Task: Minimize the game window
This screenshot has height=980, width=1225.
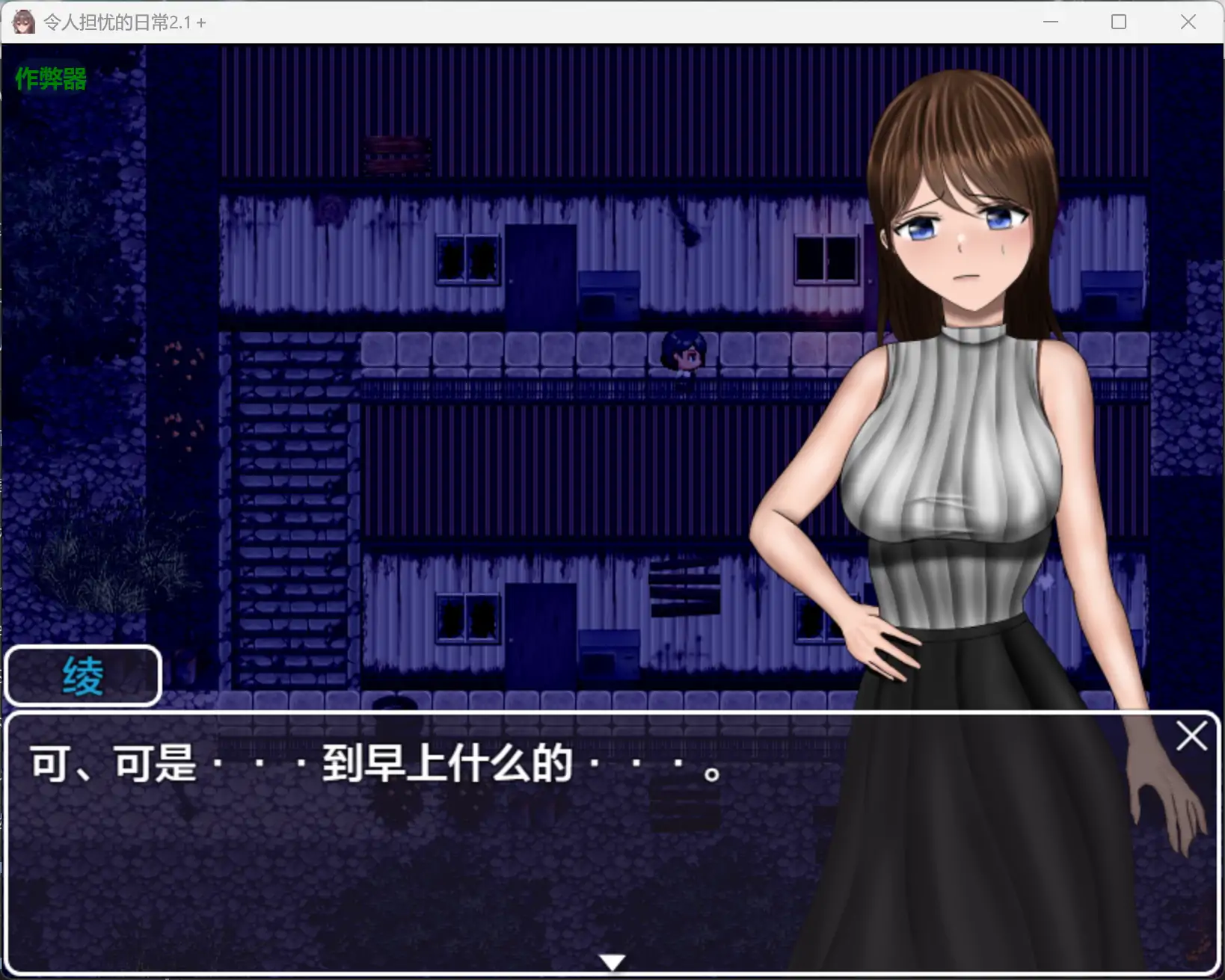Action: pos(1050,22)
